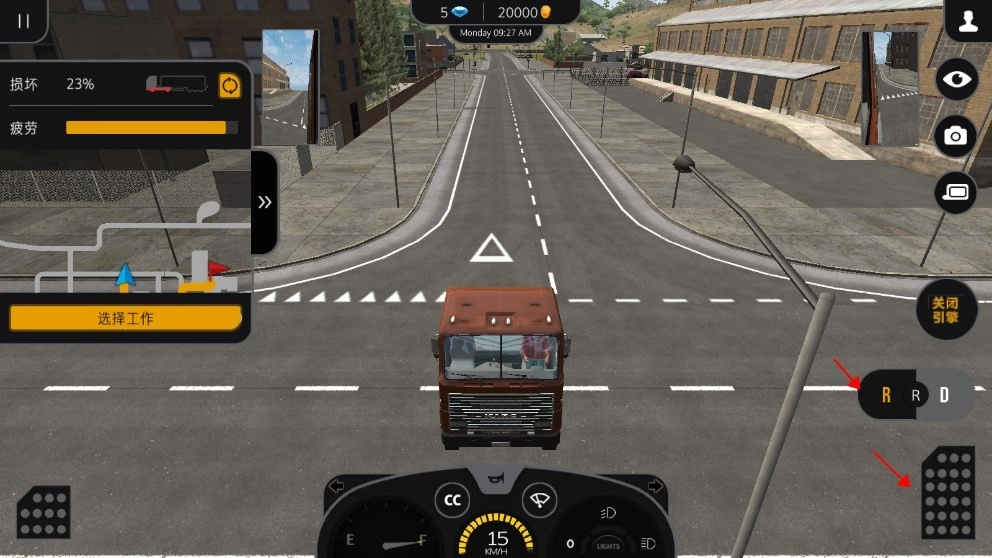Shift the gear selector to R
Image resolution: width=992 pixels, height=558 pixels.
(885, 396)
